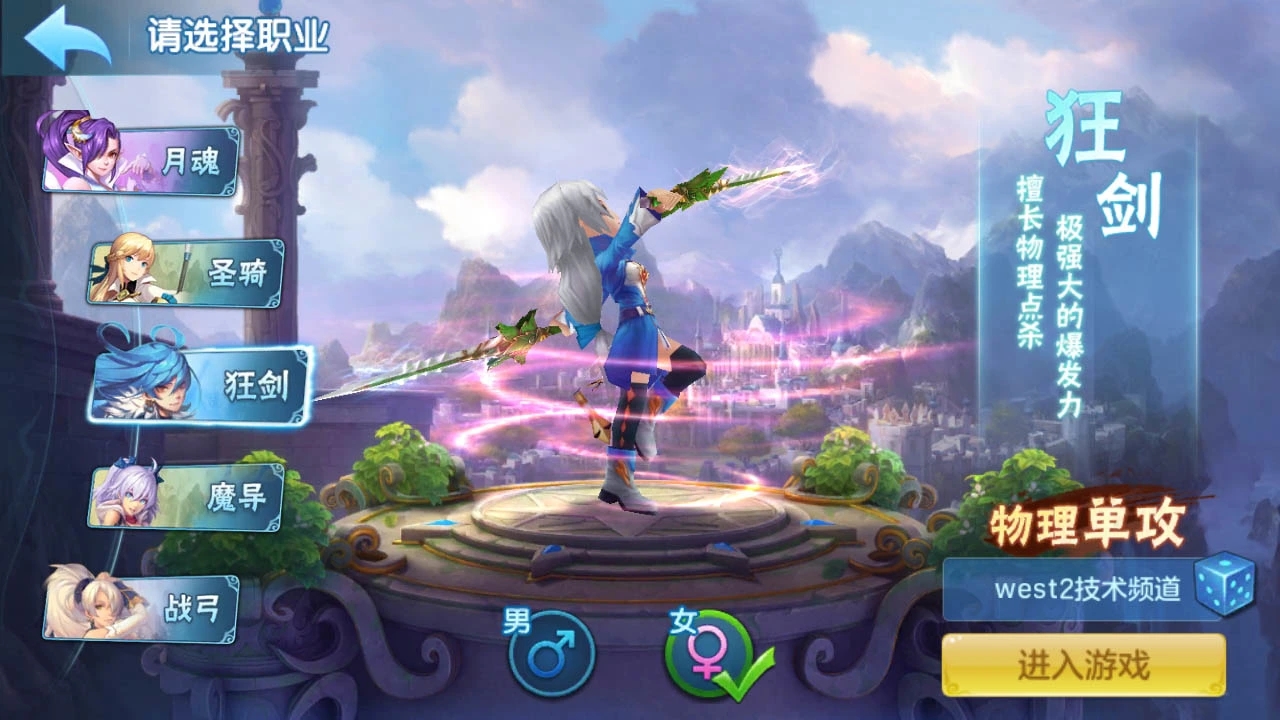1280x720 pixels.
Task: Roll the dice for random name
Action: pyautogui.click(x=1225, y=587)
